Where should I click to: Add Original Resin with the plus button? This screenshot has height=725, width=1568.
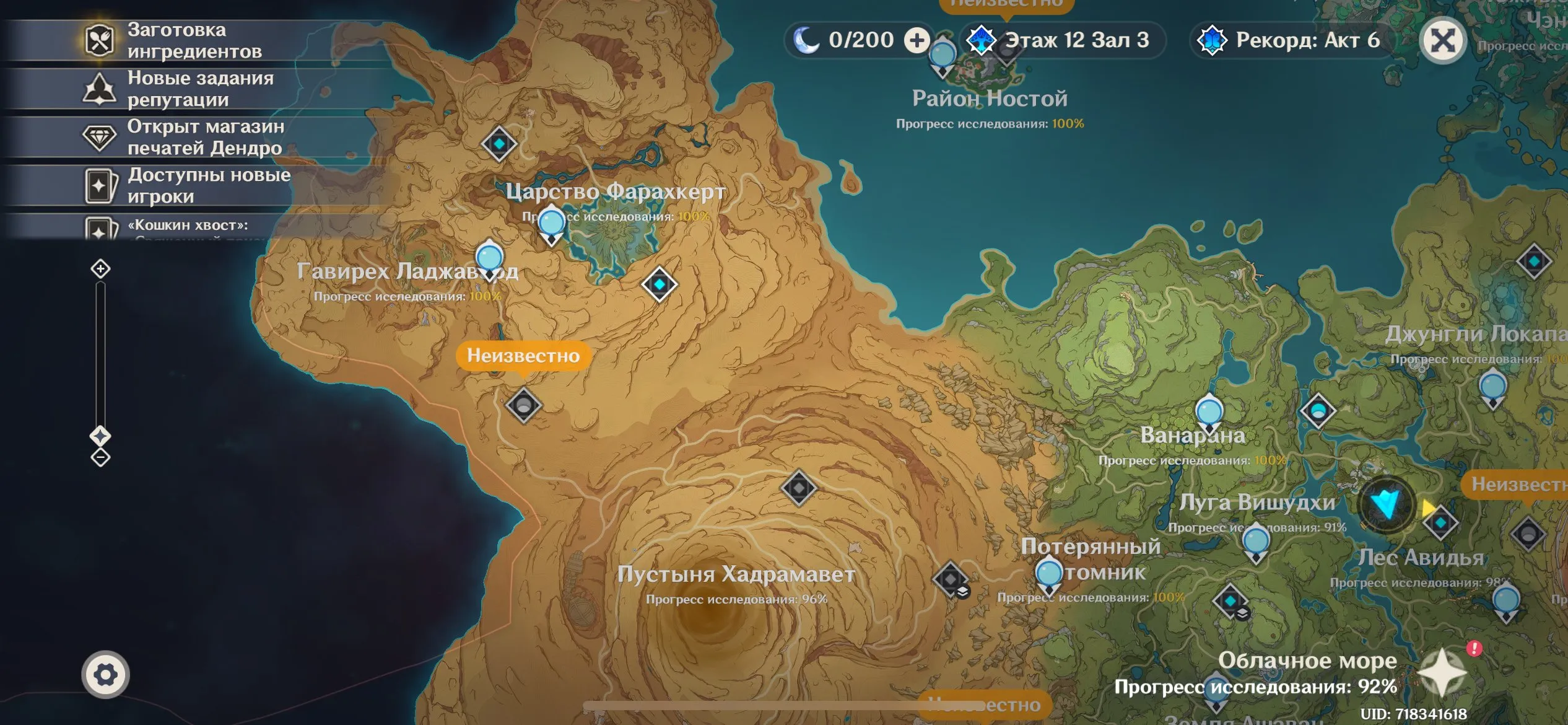(x=917, y=41)
